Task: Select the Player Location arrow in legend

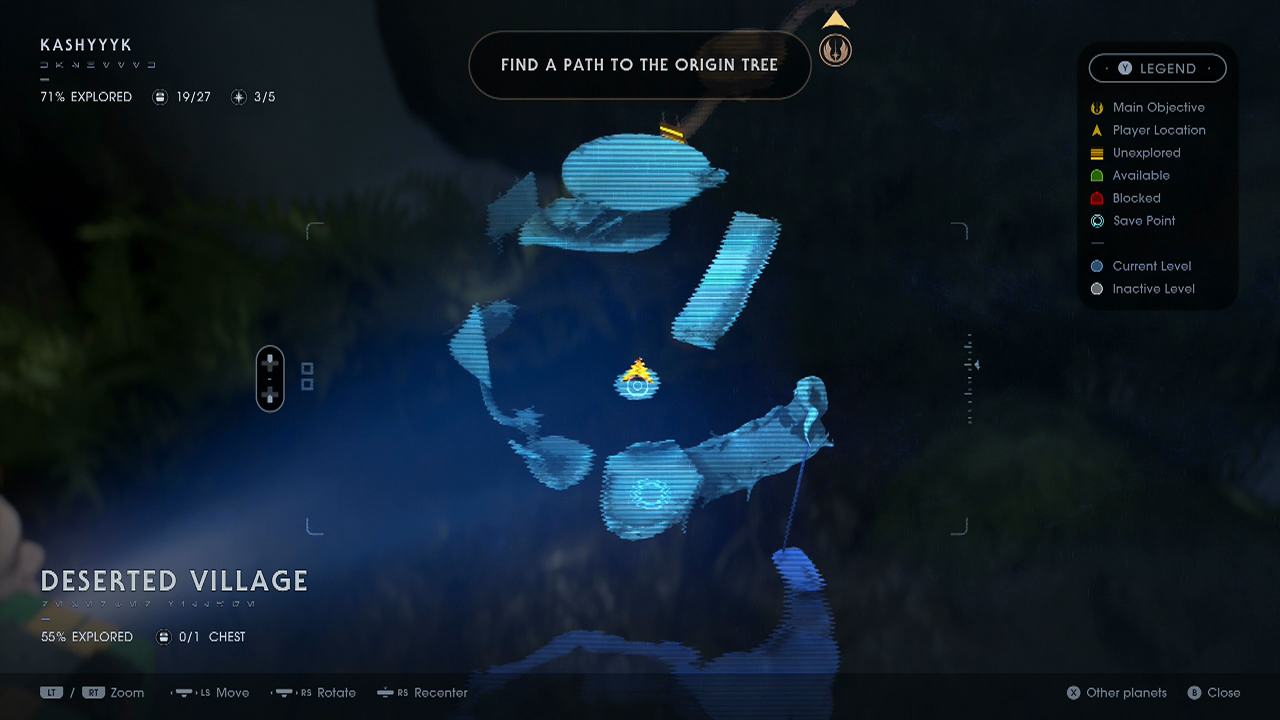Action: coord(1097,130)
